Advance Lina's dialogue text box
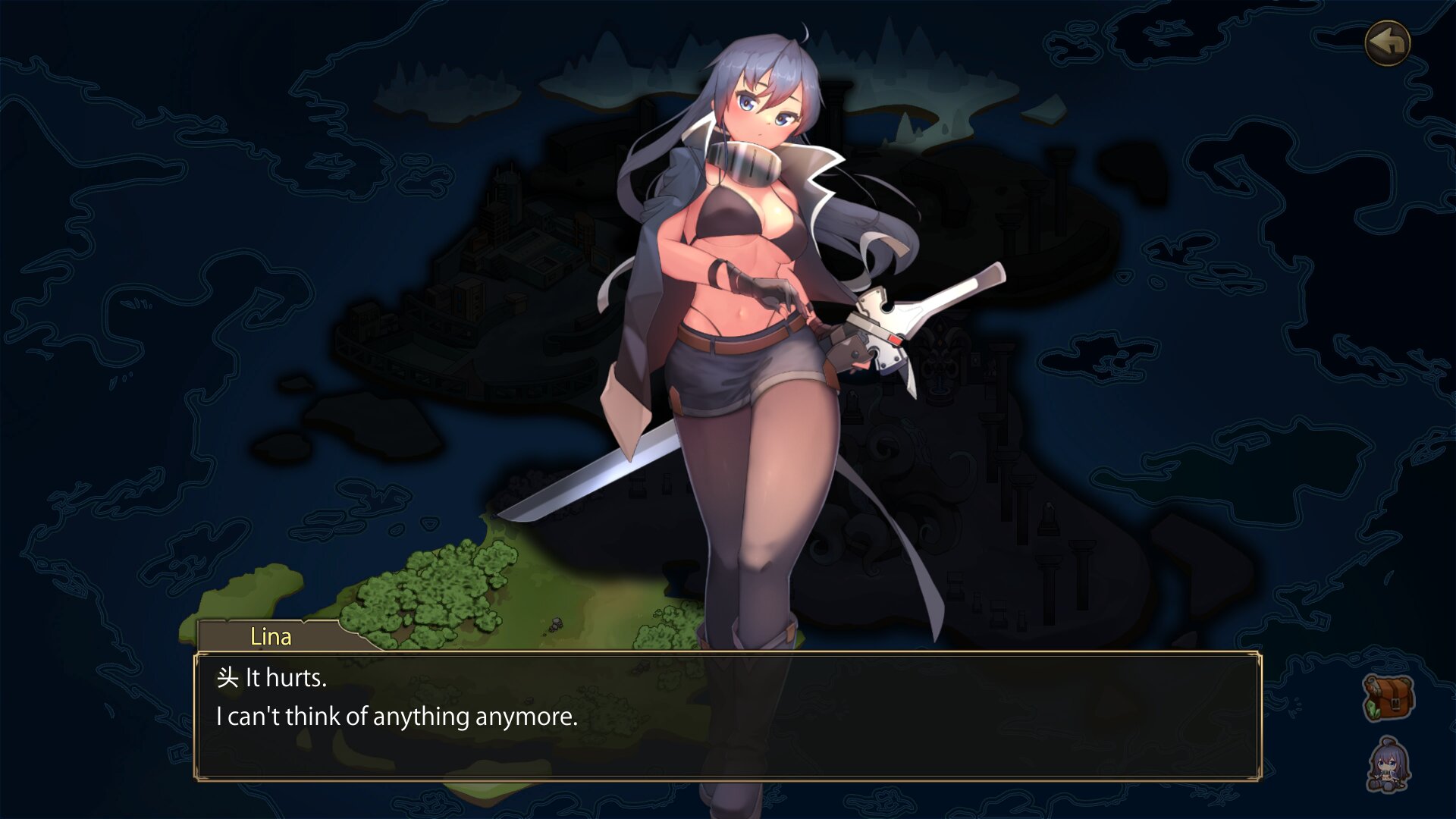The width and height of the screenshot is (1456, 819). pyautogui.click(x=728, y=716)
